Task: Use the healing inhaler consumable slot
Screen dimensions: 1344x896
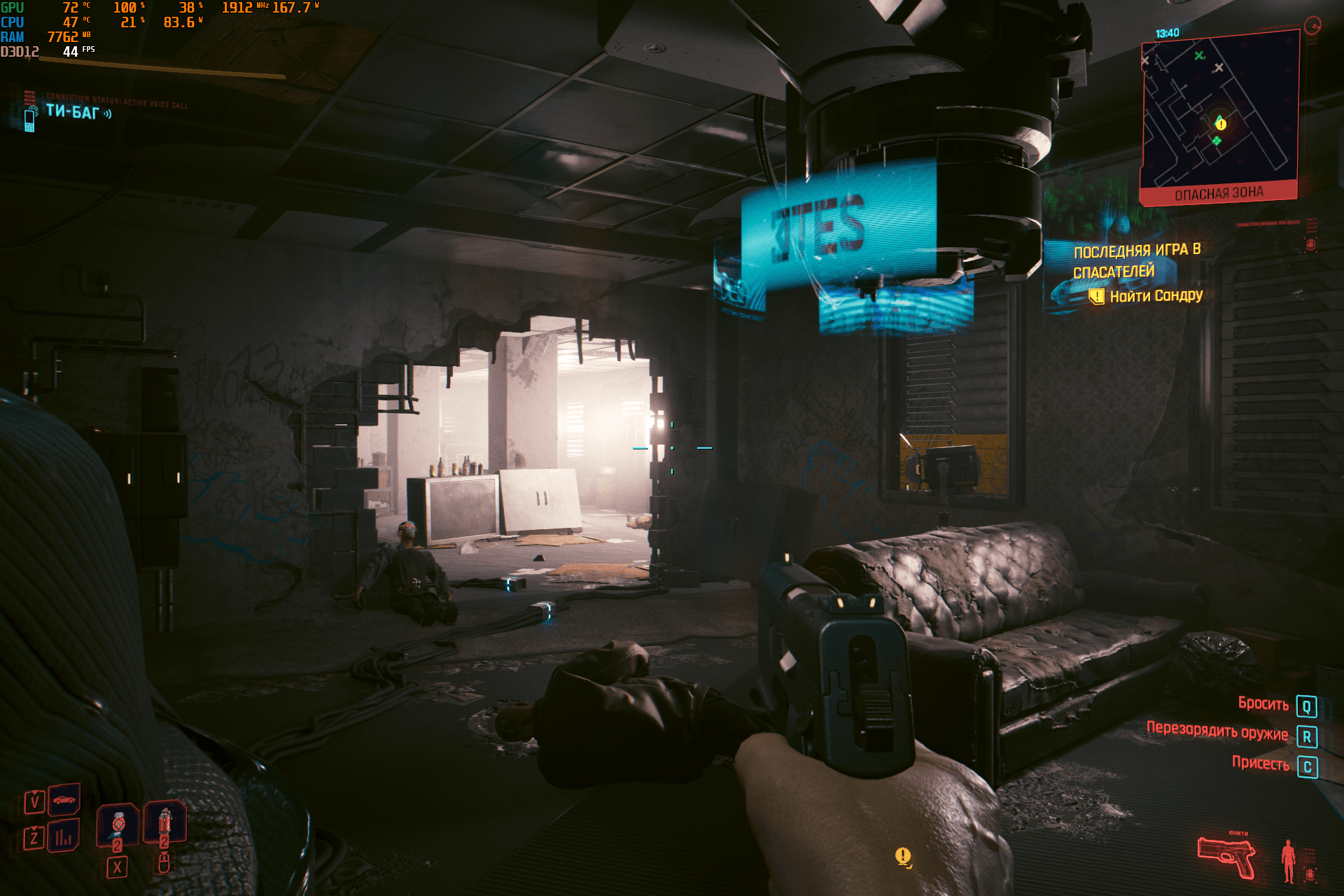Action: [x=118, y=823]
